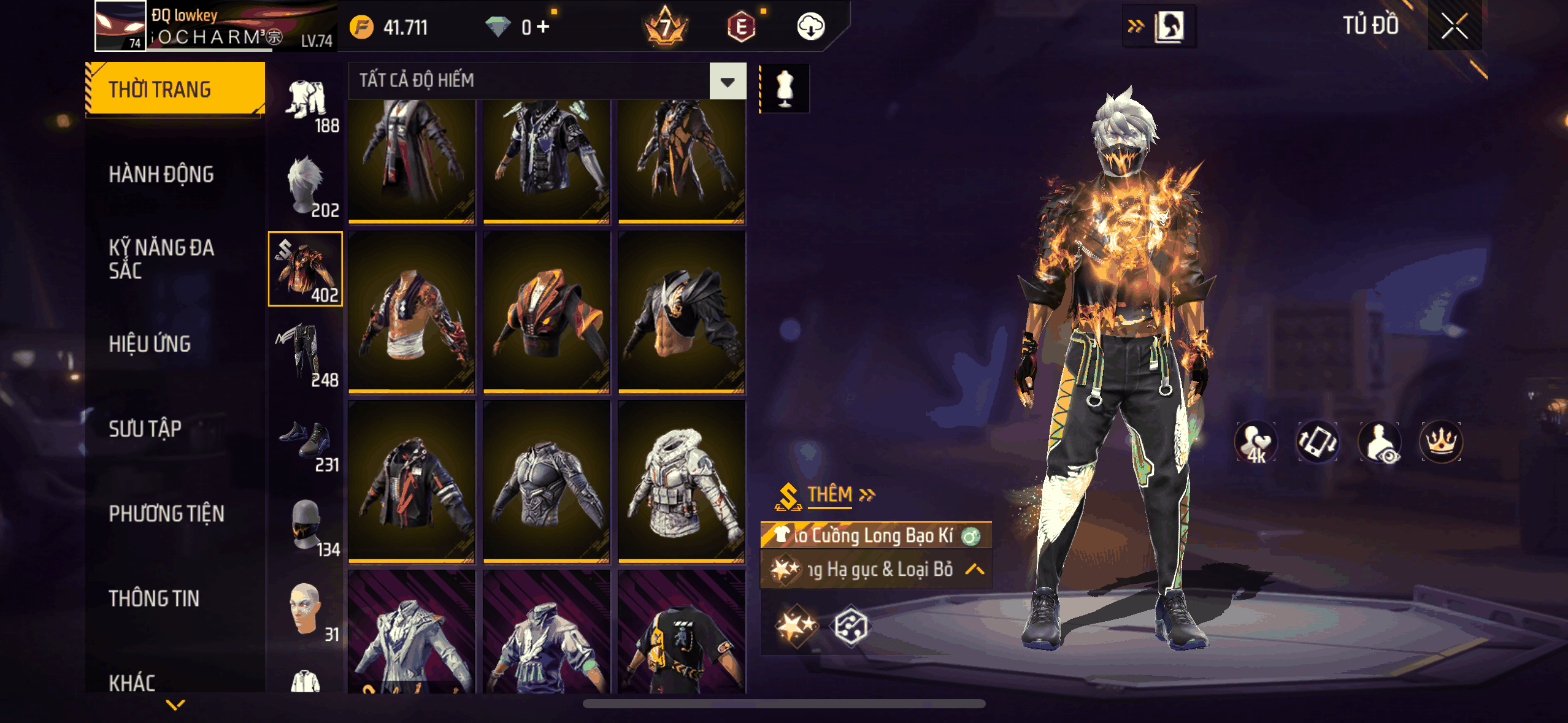This screenshot has height=723, width=1568.
Task: Toggle the mannequin preview icon
Action: (x=785, y=88)
